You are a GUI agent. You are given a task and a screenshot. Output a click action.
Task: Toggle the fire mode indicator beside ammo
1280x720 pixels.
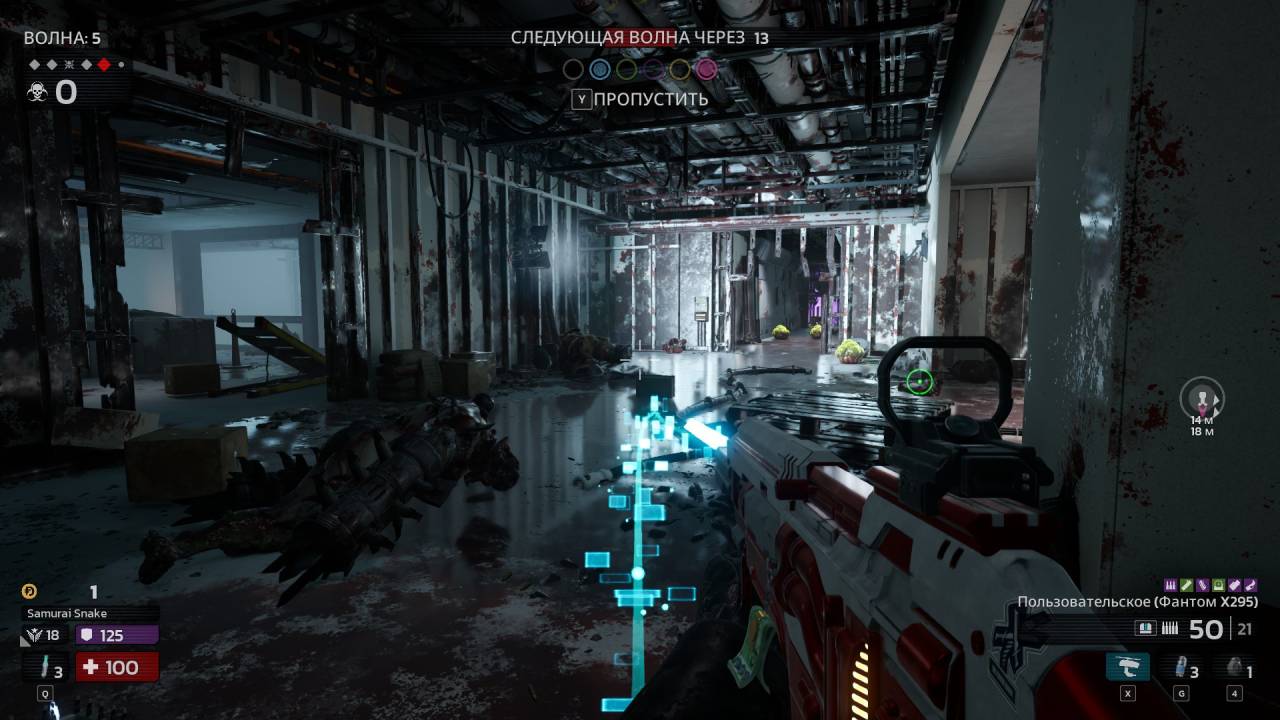(x=1147, y=629)
